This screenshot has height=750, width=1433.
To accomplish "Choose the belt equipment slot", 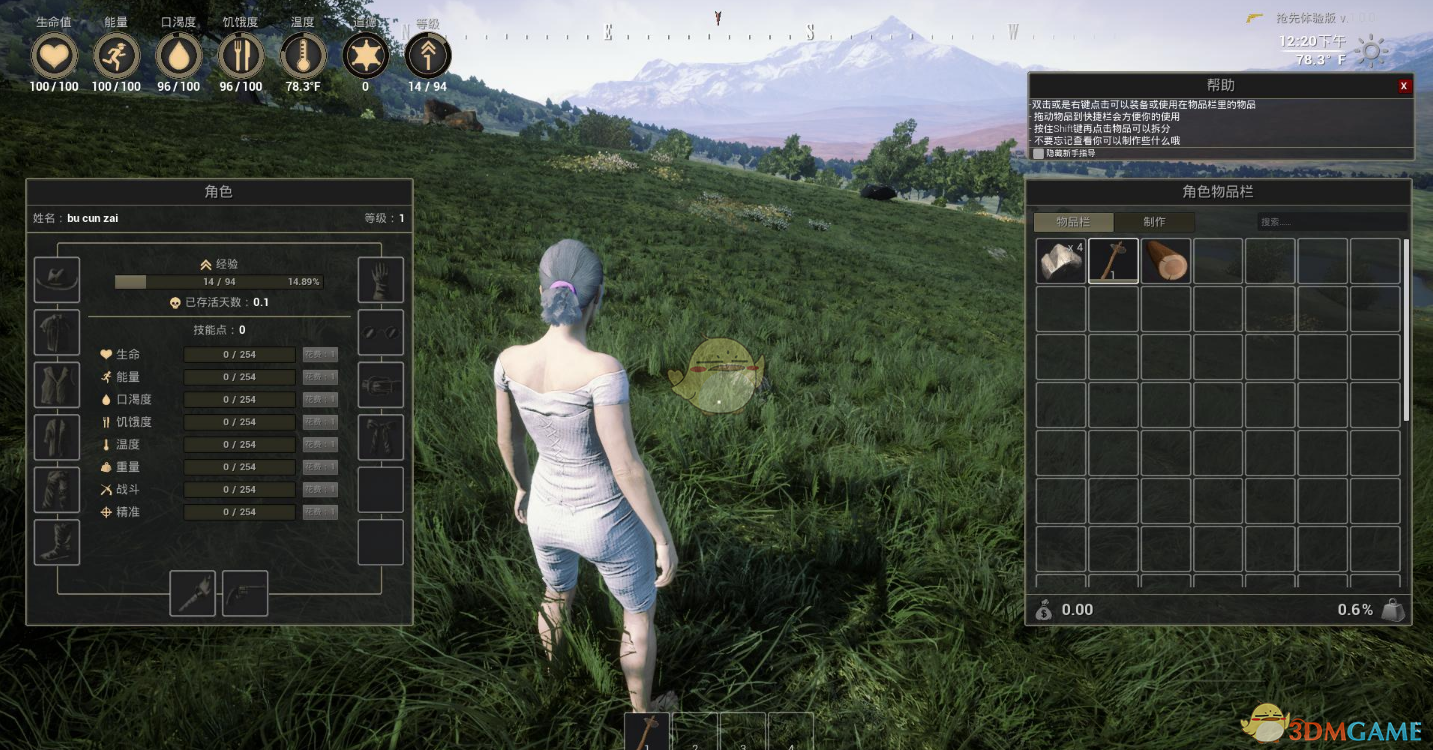I will click(381, 385).
